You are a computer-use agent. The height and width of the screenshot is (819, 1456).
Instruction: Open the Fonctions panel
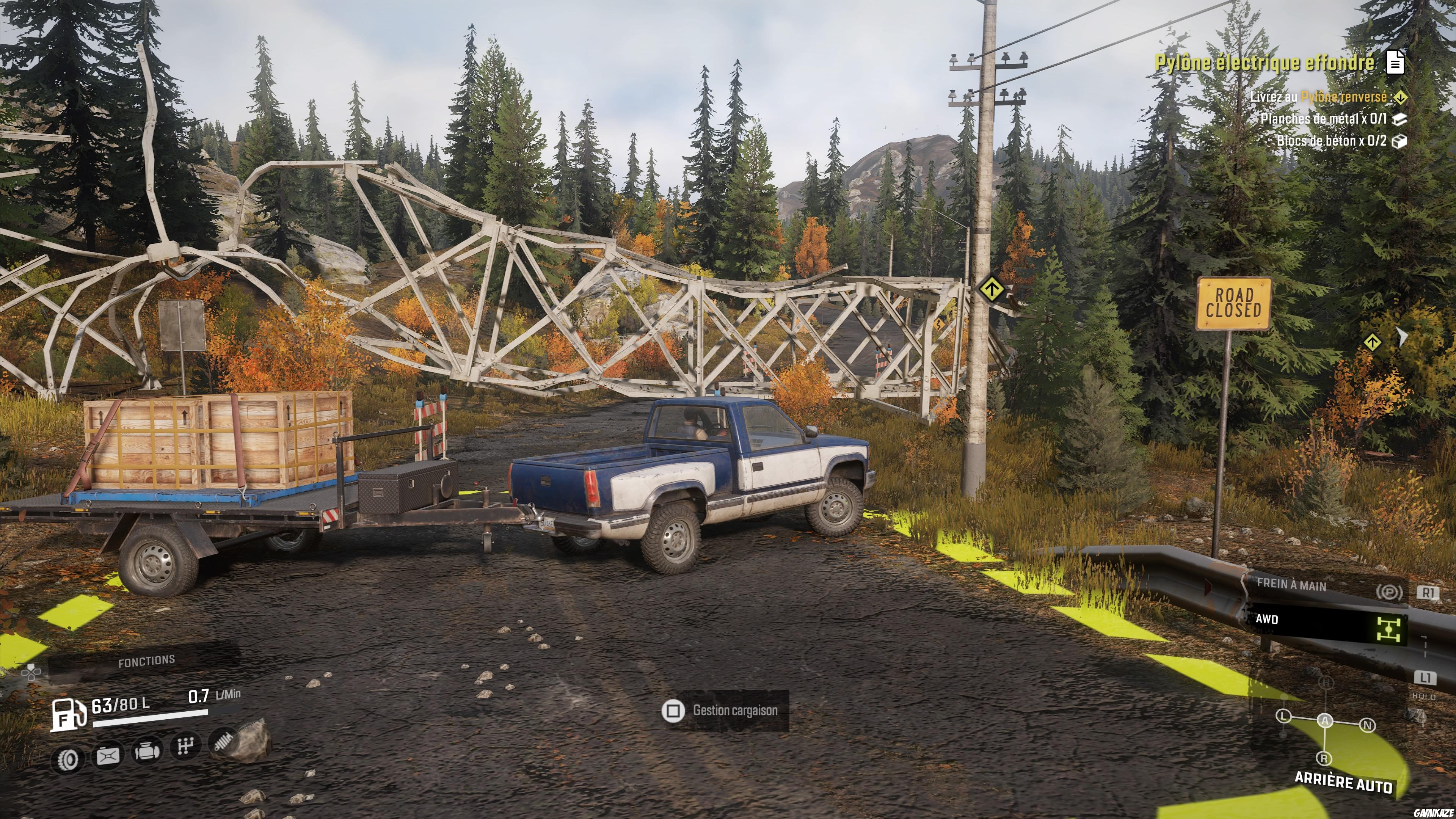[x=146, y=661]
